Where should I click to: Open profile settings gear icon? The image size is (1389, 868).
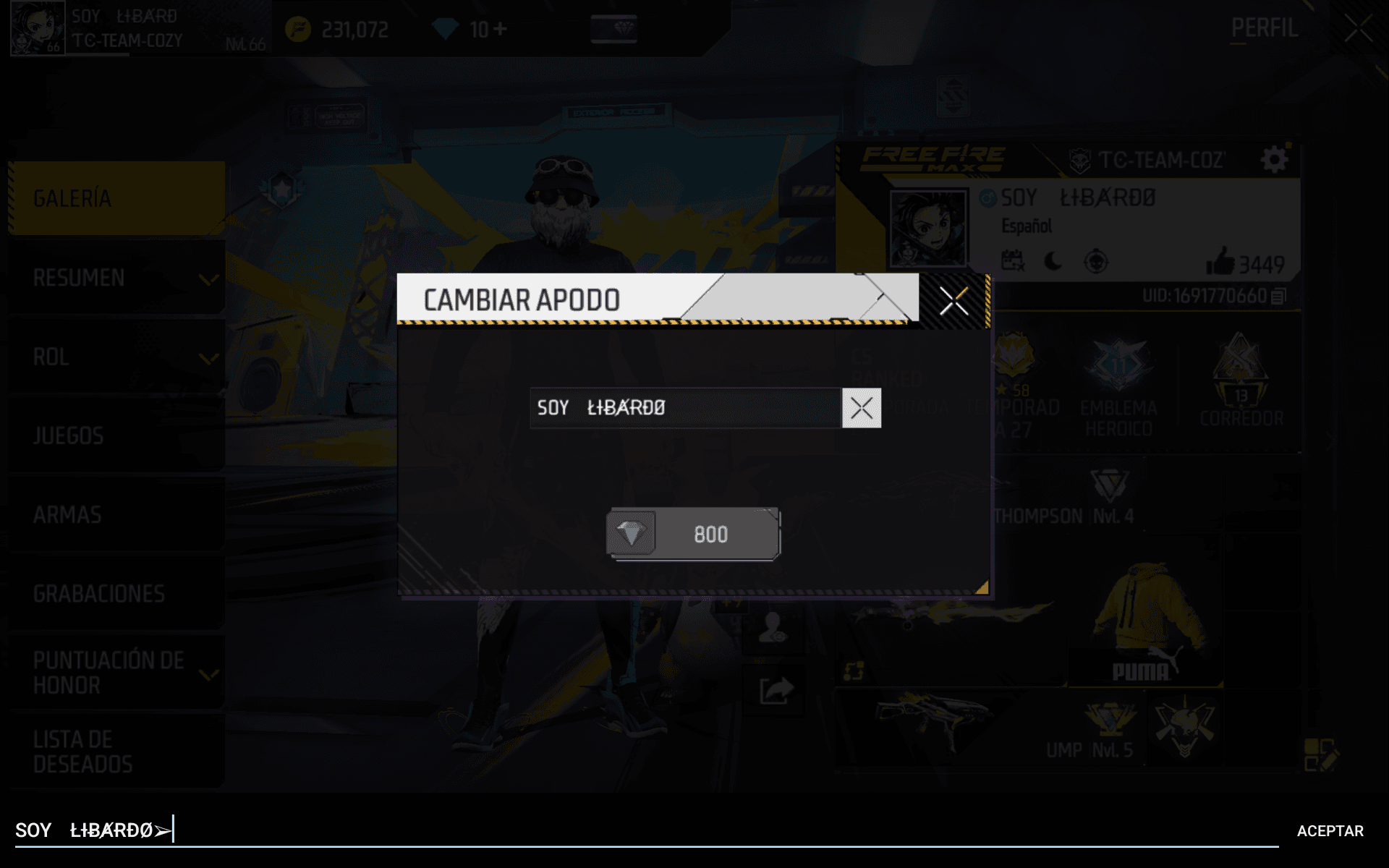[1274, 160]
